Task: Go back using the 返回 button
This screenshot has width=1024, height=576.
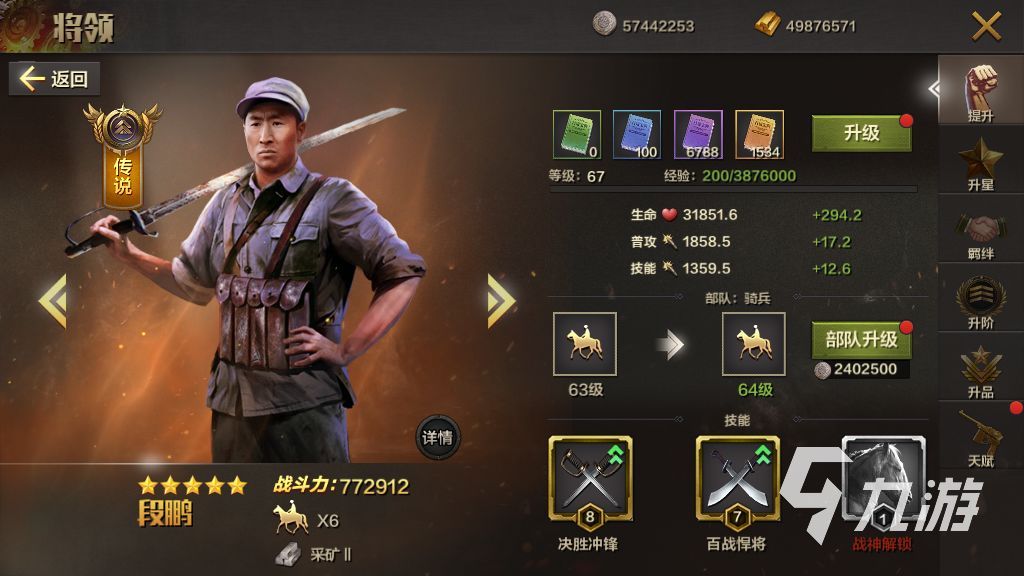Action: click(x=54, y=79)
